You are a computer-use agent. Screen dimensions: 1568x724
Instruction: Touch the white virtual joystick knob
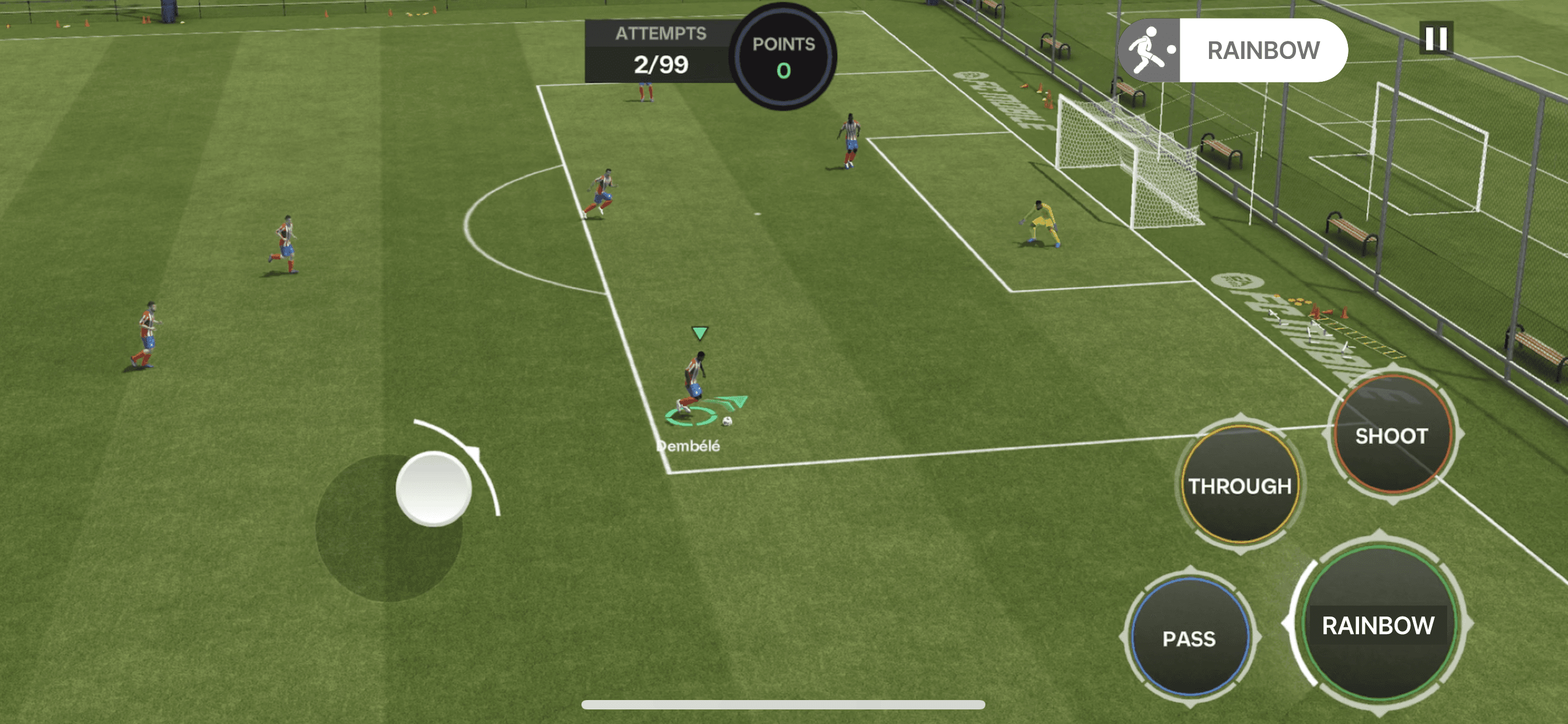[x=433, y=488]
